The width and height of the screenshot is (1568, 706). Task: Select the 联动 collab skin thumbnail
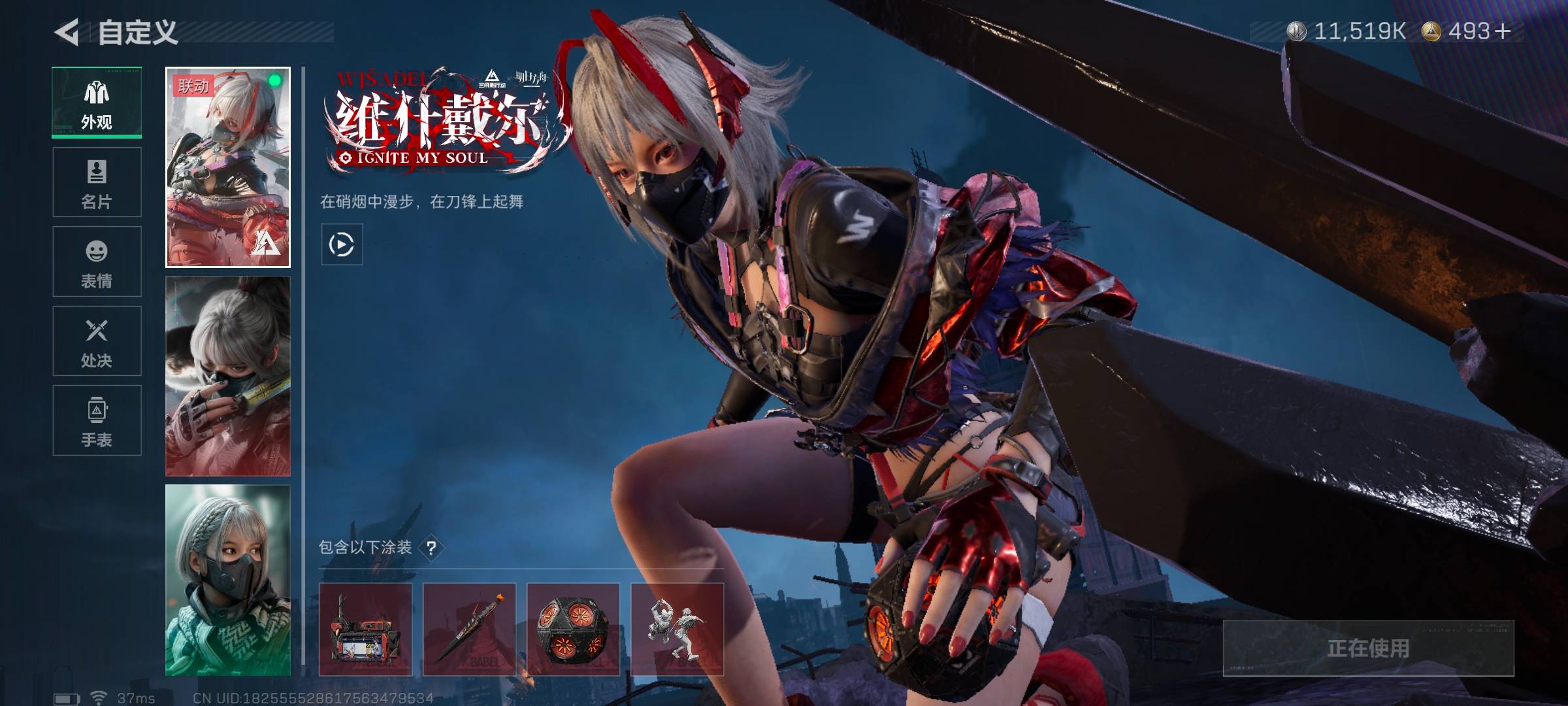tap(228, 167)
